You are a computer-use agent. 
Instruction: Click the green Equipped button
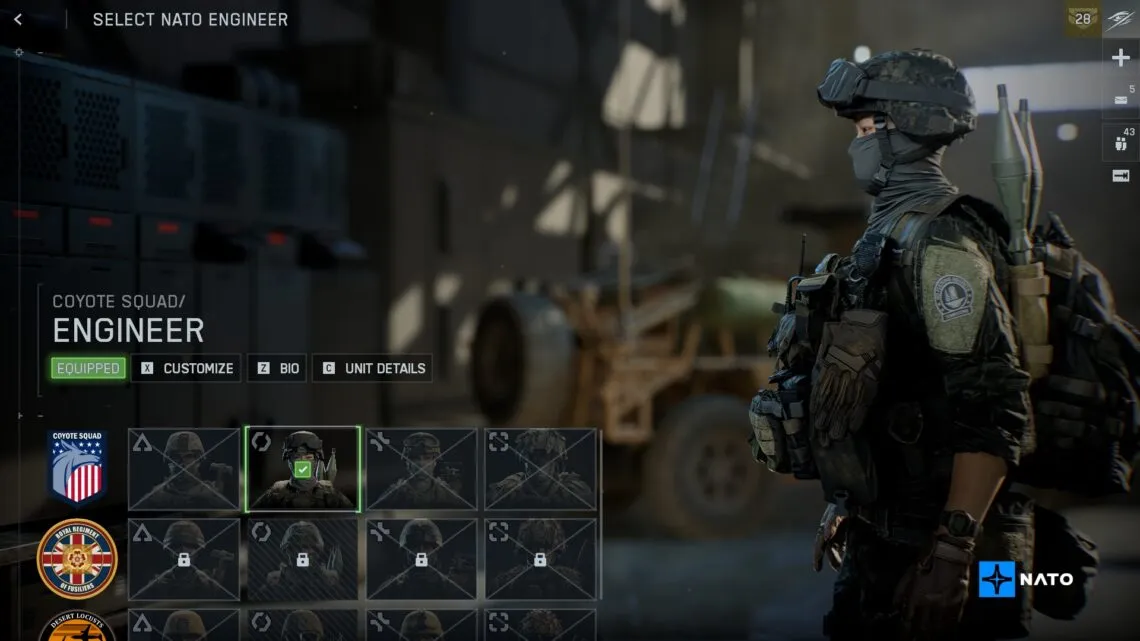point(88,368)
